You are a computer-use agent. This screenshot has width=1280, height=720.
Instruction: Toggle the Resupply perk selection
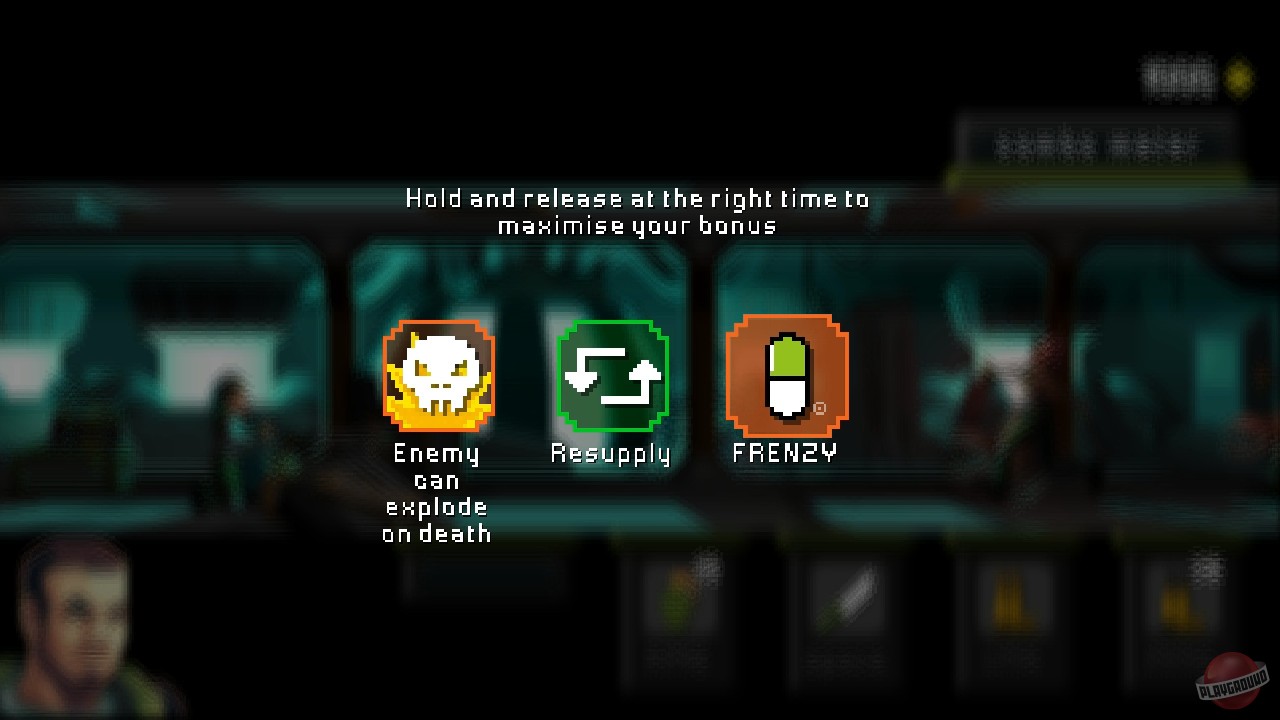point(611,375)
